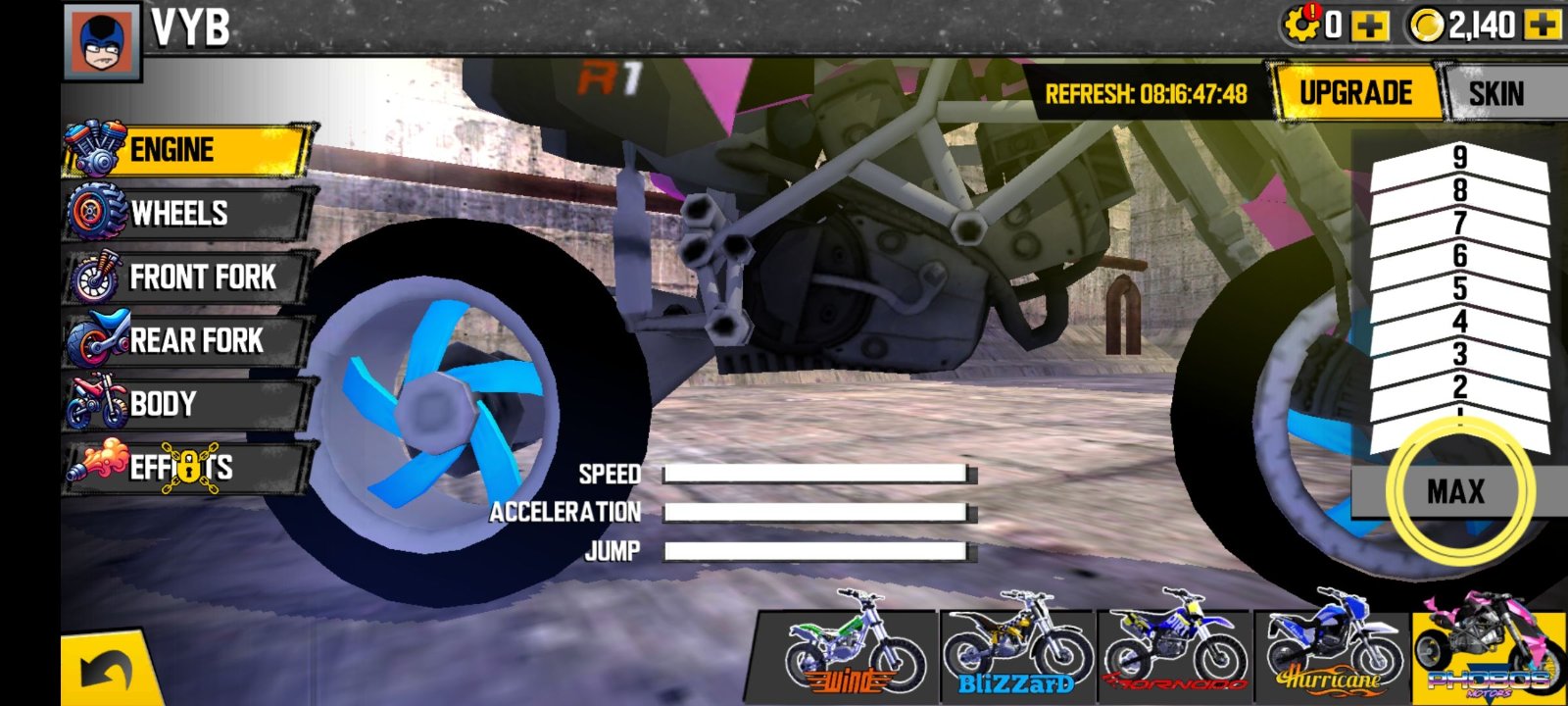Screen dimensions: 1568x706
Task: Select the Wind bike thumbnail
Action: [x=851, y=645]
